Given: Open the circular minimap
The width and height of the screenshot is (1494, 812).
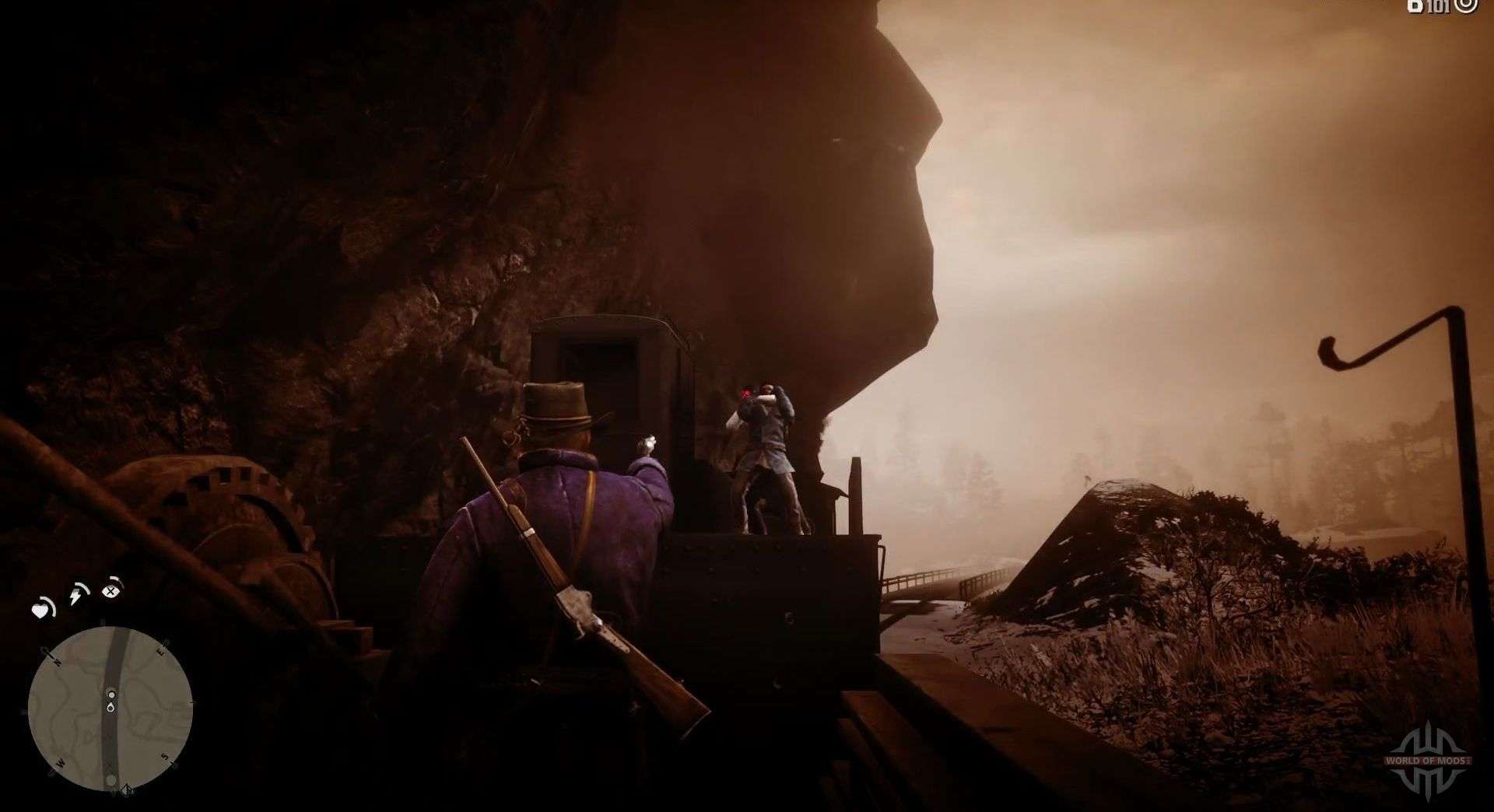Looking at the screenshot, I should coord(110,709).
